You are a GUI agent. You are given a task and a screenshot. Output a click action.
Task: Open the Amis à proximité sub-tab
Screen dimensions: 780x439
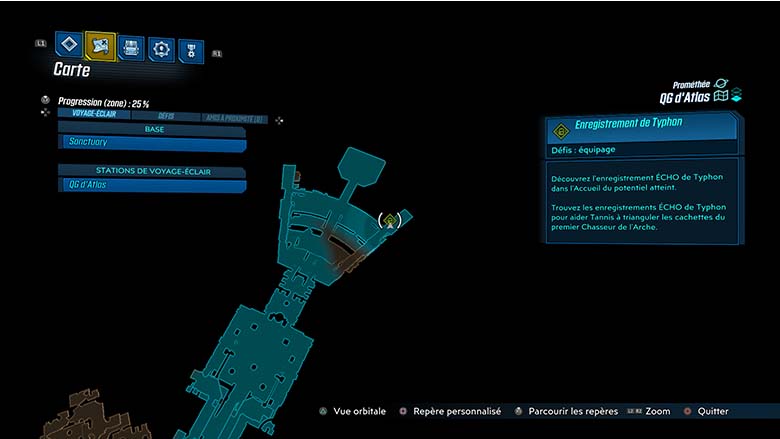(232, 118)
